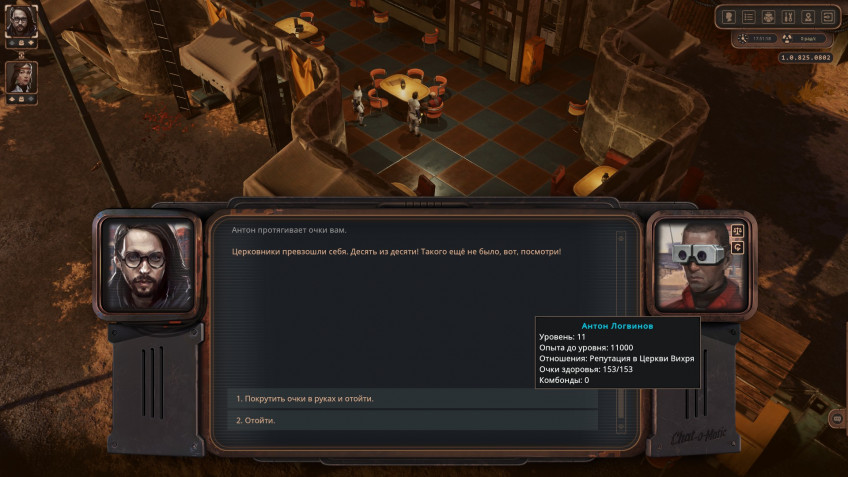Open the map marker icon

coord(807,17)
